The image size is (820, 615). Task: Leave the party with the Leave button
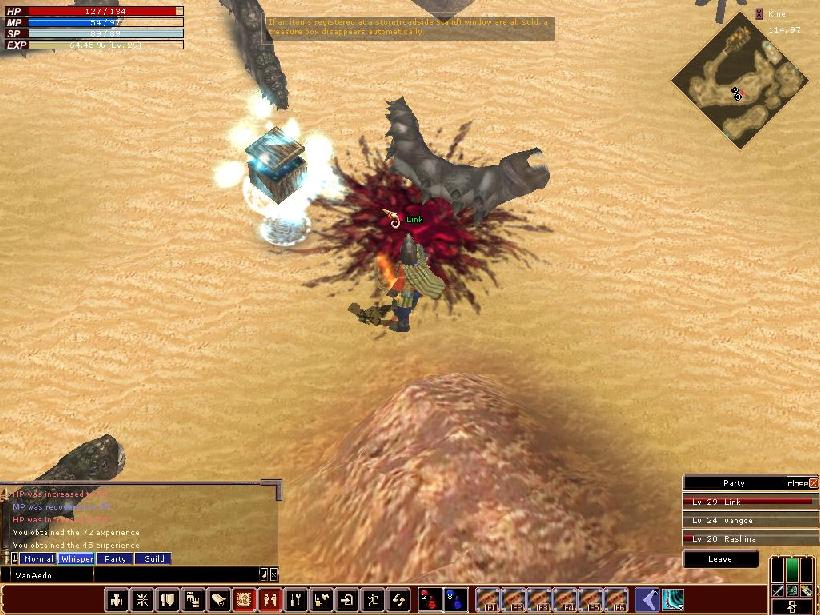(x=720, y=559)
